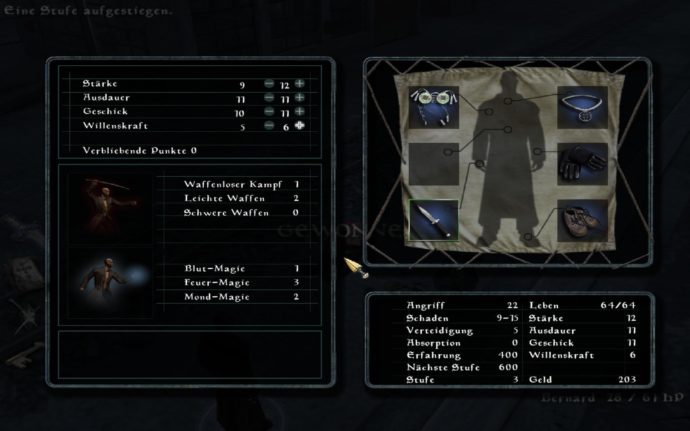Add a point to Geschick
This screenshot has width=690, height=431.
click(x=300, y=112)
